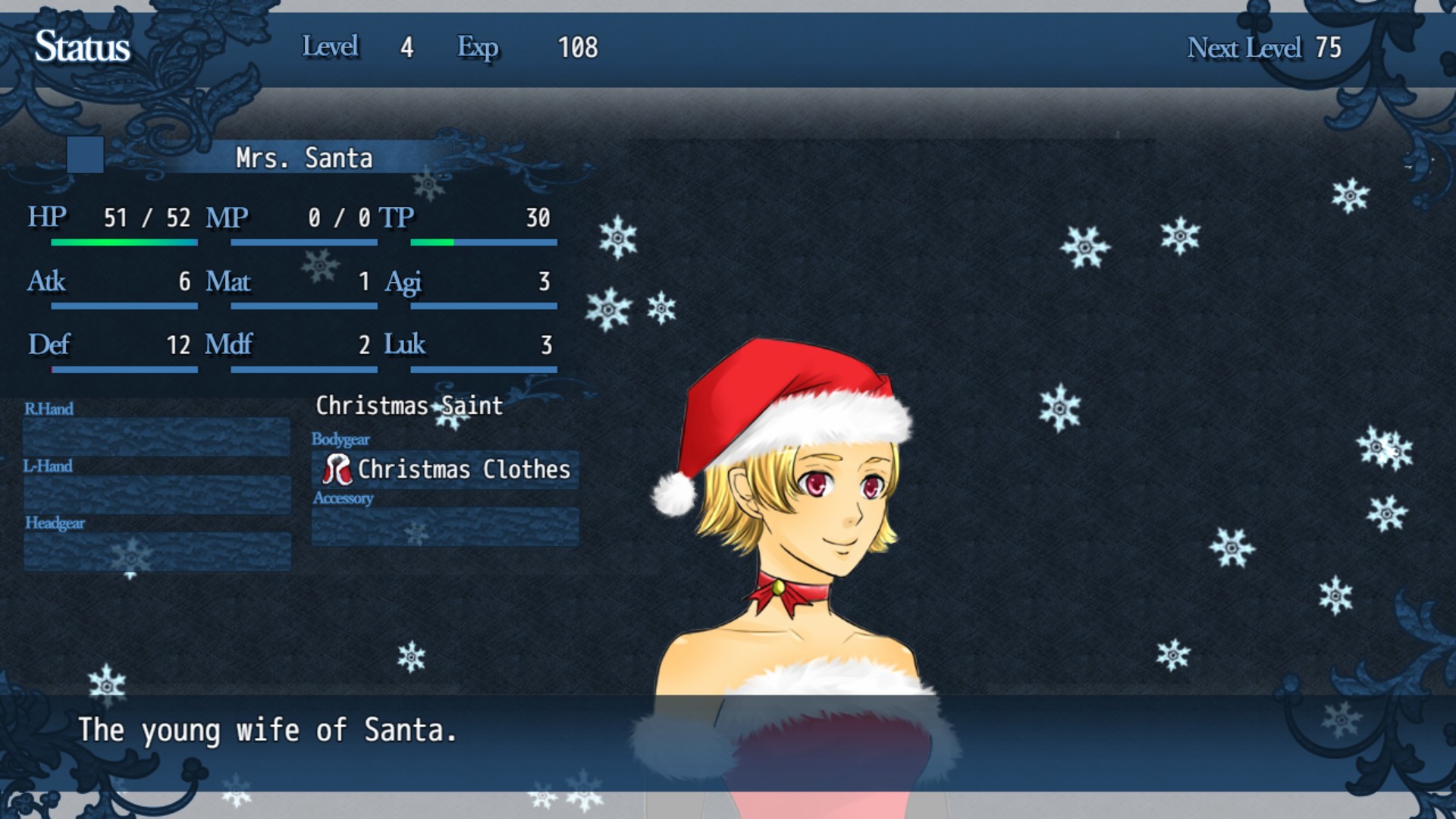Toggle the Headgear equipment slot
The image size is (1456, 819).
tap(155, 551)
